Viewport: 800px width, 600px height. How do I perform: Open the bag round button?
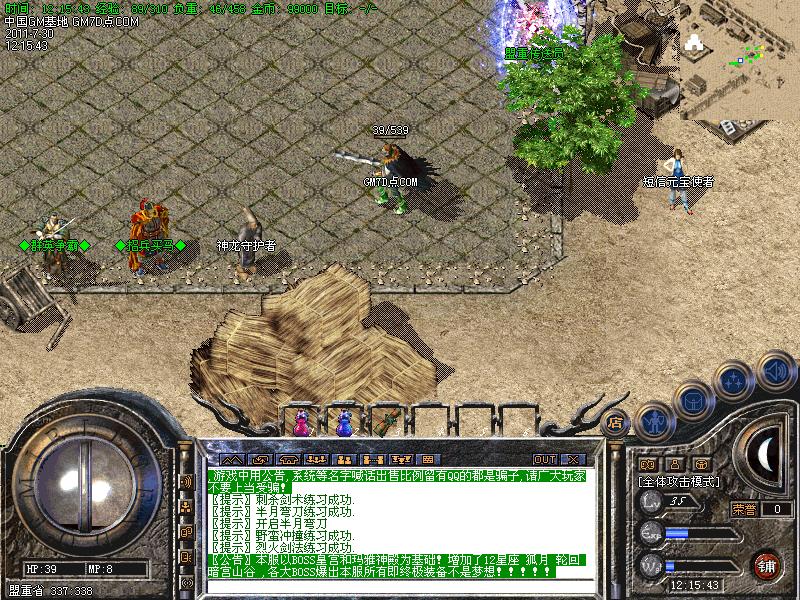coord(694,402)
